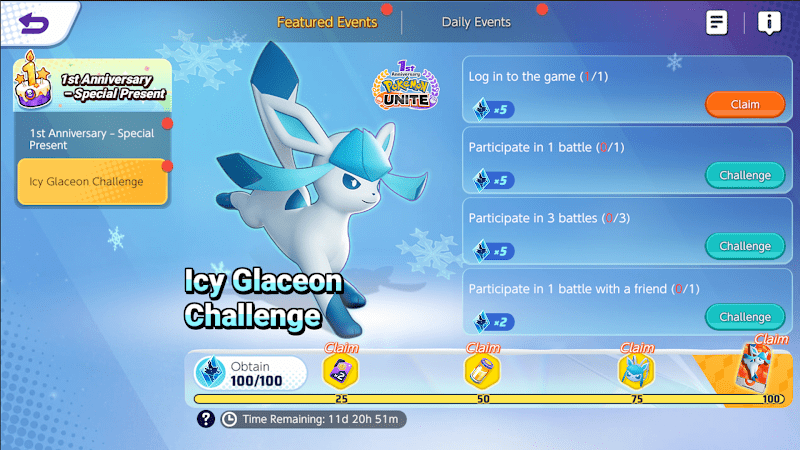Switch to the Featured Events tab

pyautogui.click(x=327, y=22)
